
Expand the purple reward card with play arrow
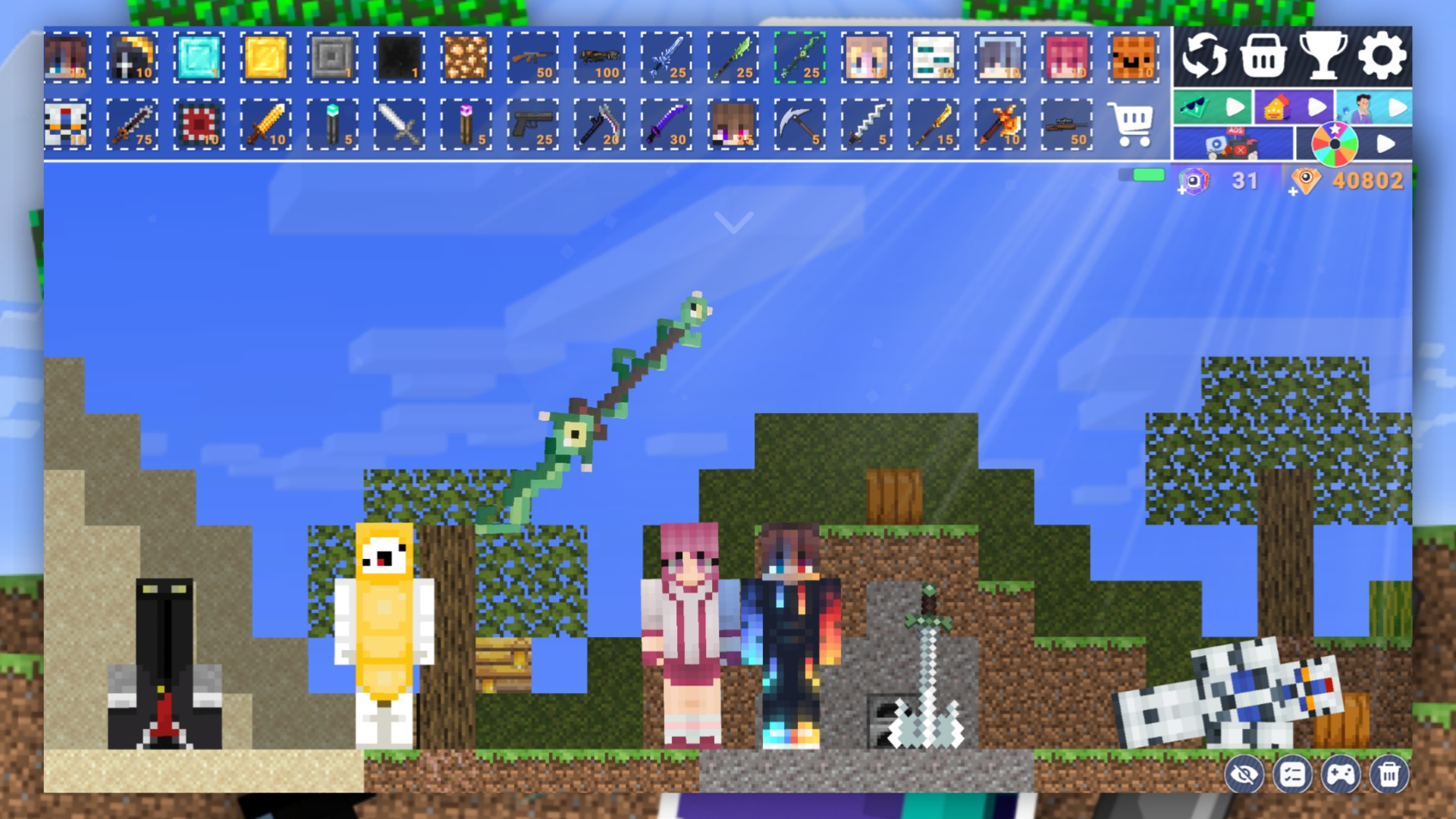1316,106
